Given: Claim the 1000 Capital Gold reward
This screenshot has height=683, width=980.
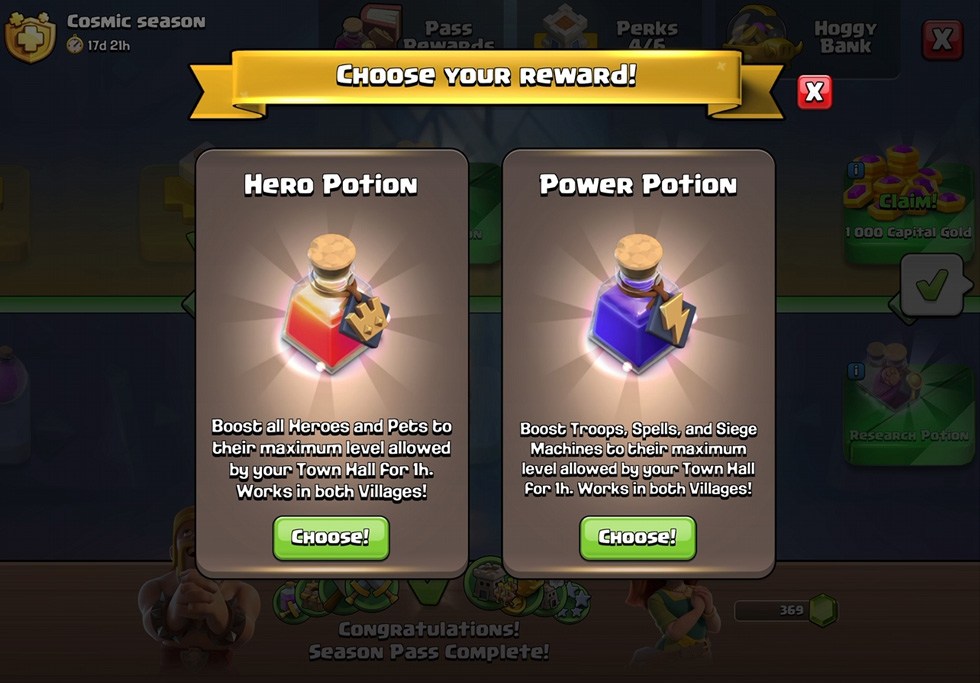Looking at the screenshot, I should click(907, 202).
